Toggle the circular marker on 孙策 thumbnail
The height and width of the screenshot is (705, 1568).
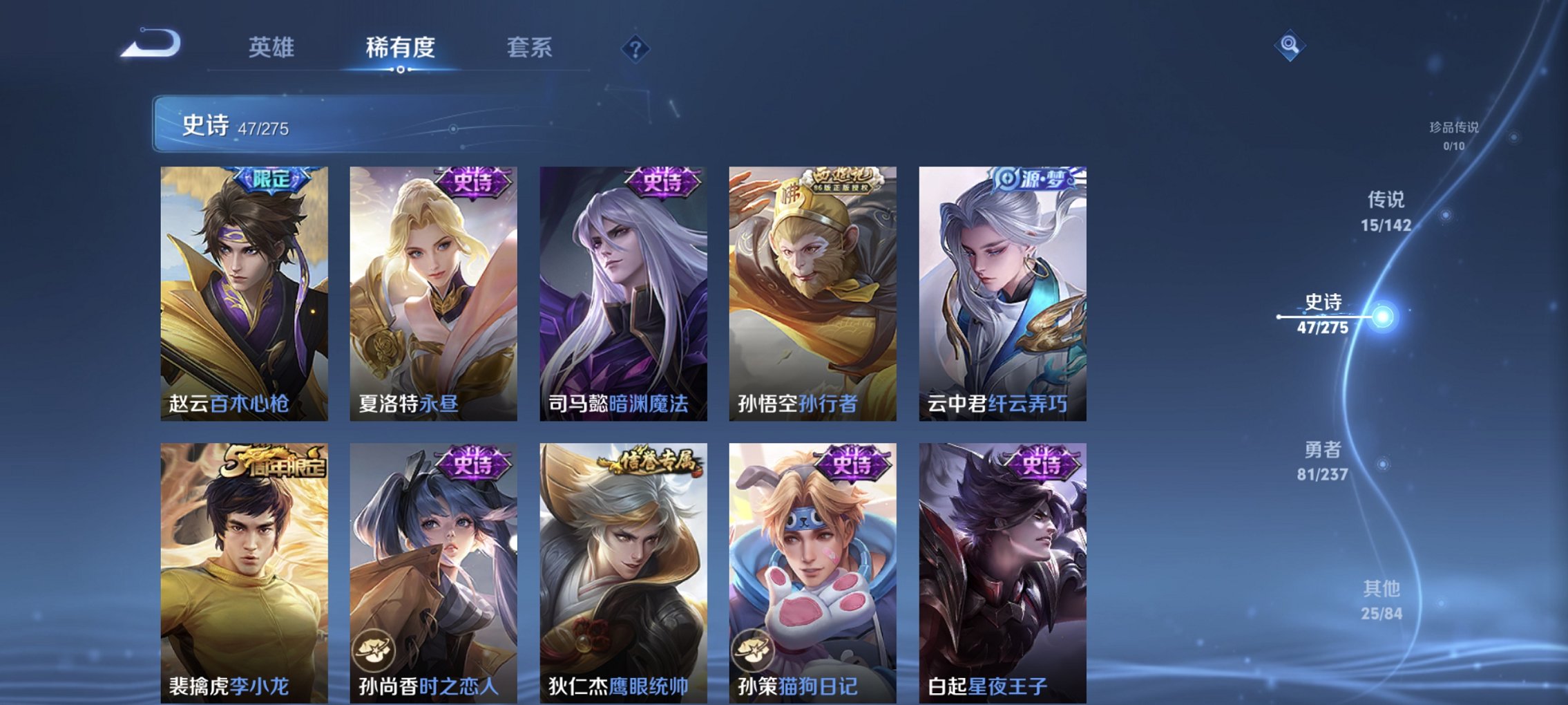point(754,650)
